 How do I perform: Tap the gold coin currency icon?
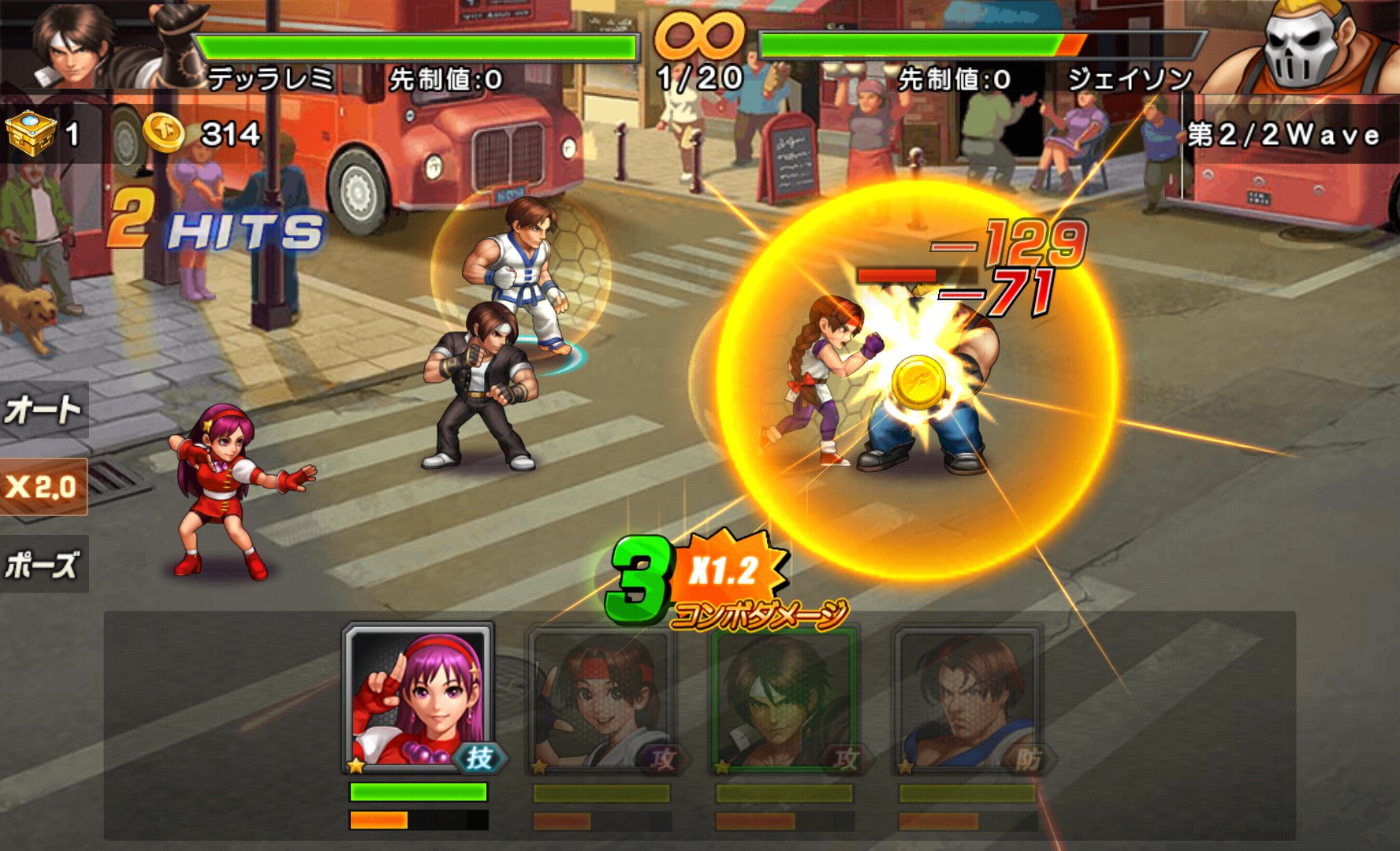click(x=164, y=133)
